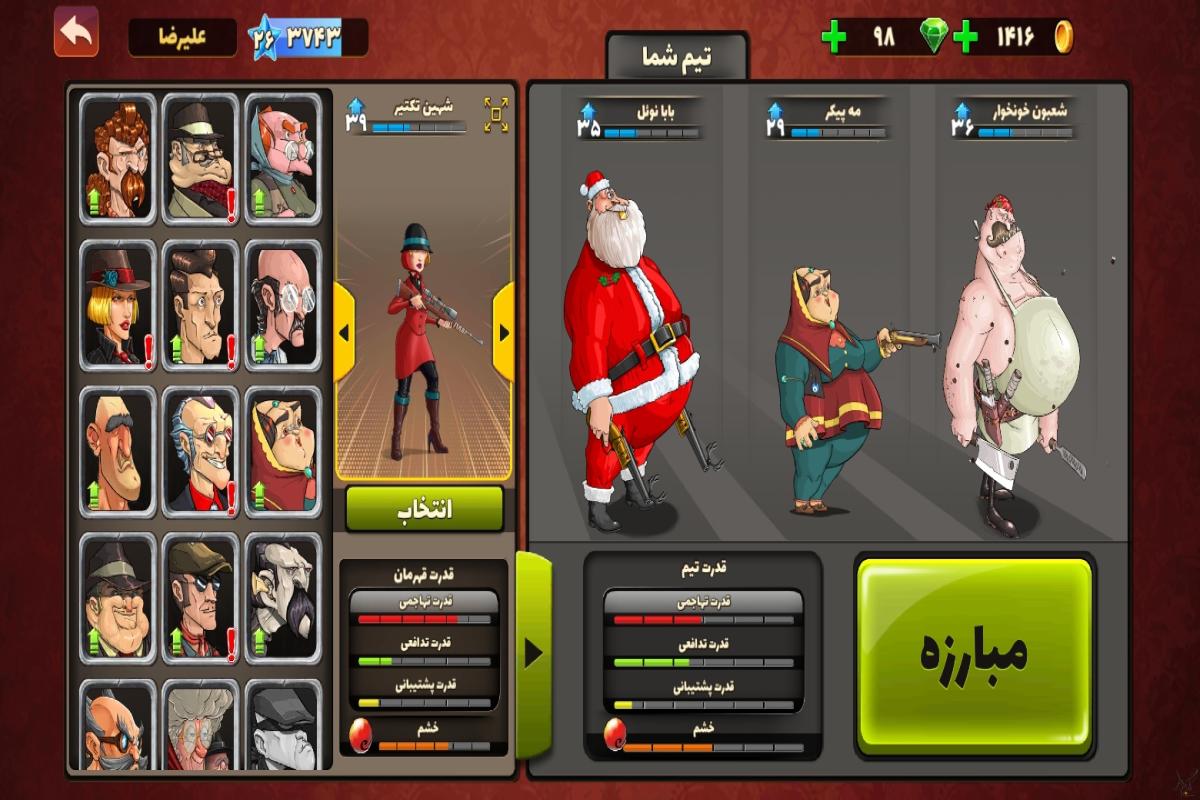Select the pink pig with headscarf portrait
The height and width of the screenshot is (800, 1200).
pyautogui.click(x=283, y=159)
